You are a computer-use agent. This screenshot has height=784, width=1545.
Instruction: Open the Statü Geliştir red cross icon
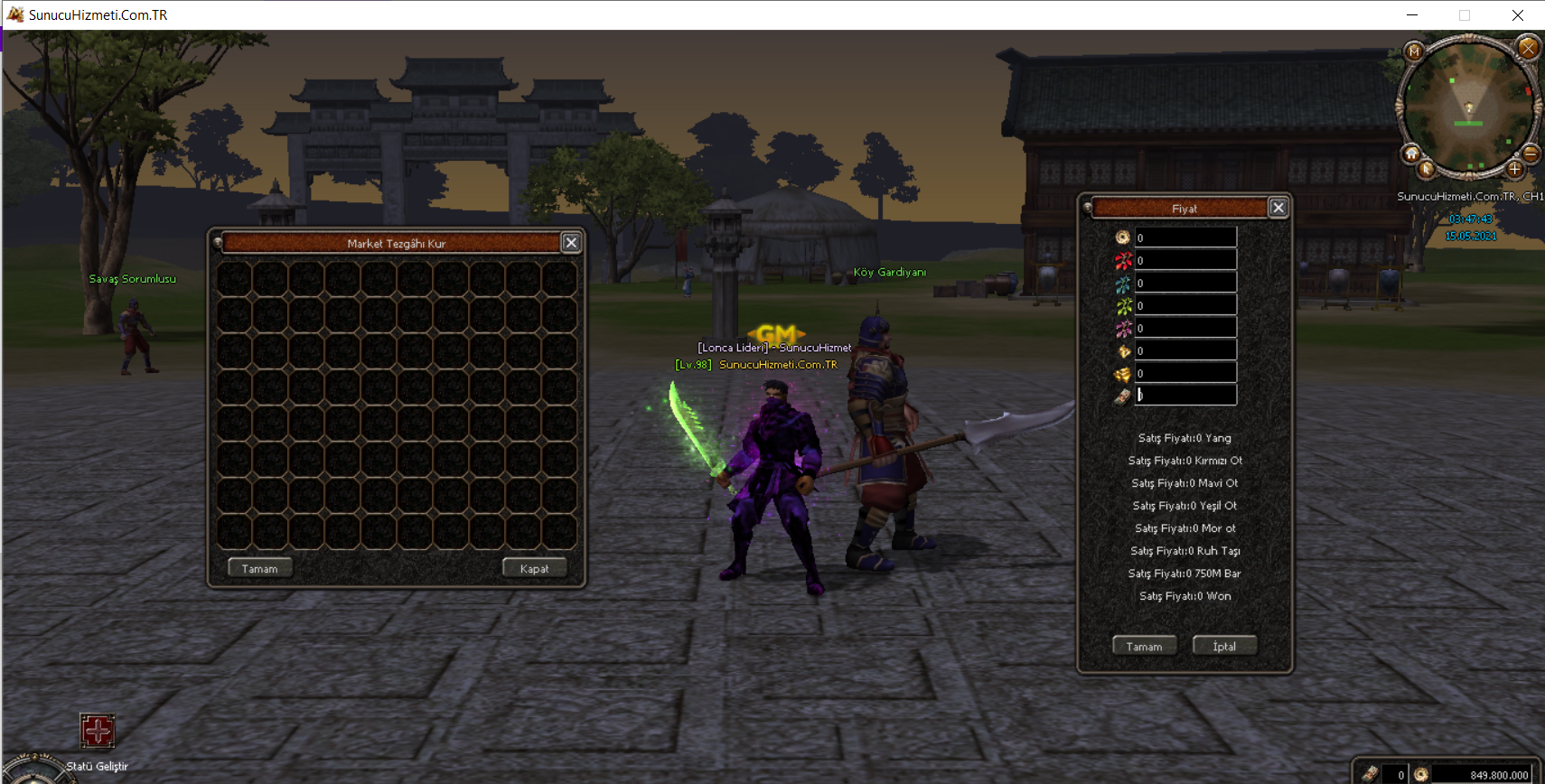click(97, 730)
